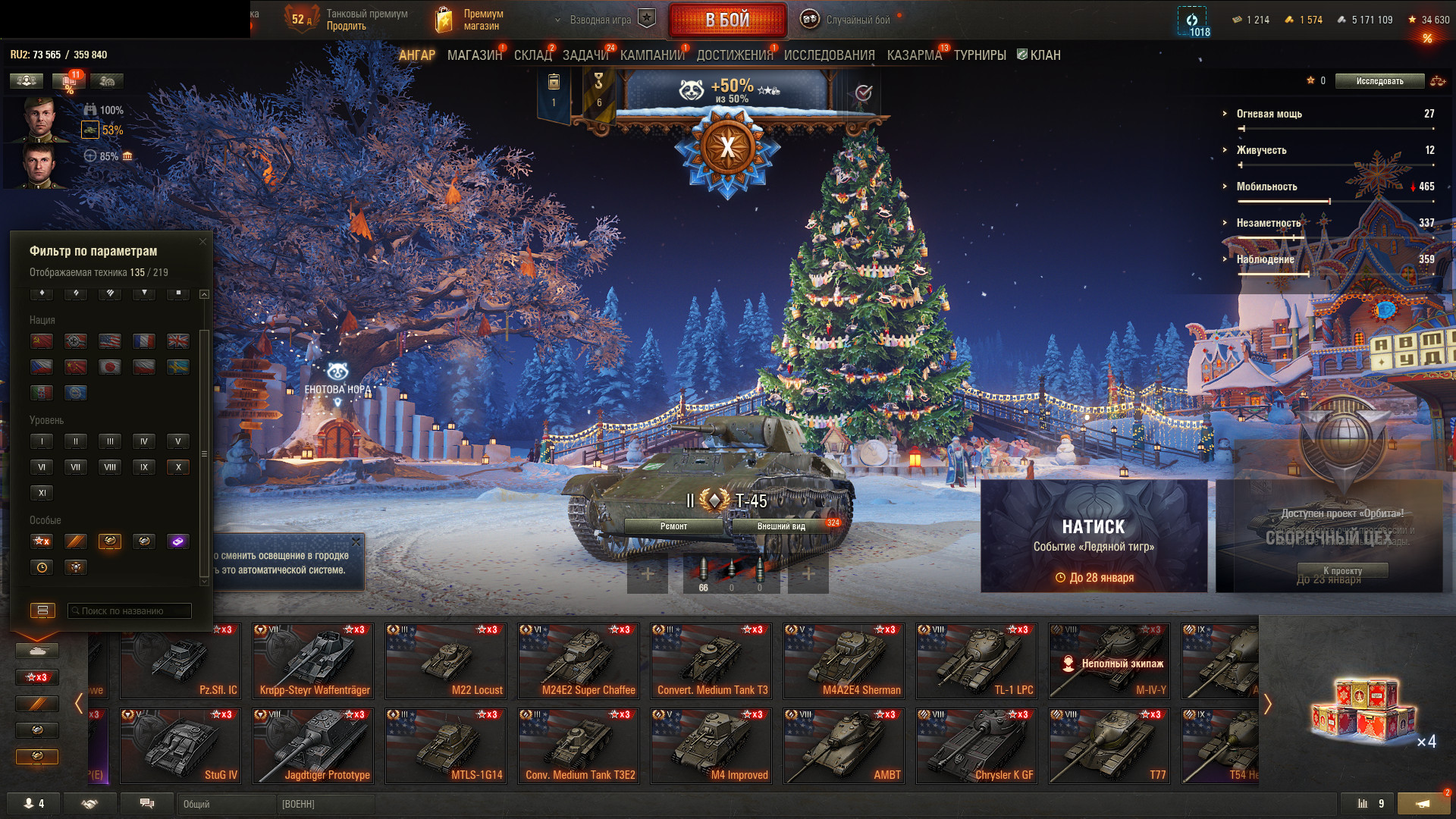Select the Krupp-Steyr Waffenträger tank
Viewport: 1456px width, 819px height.
(x=313, y=661)
